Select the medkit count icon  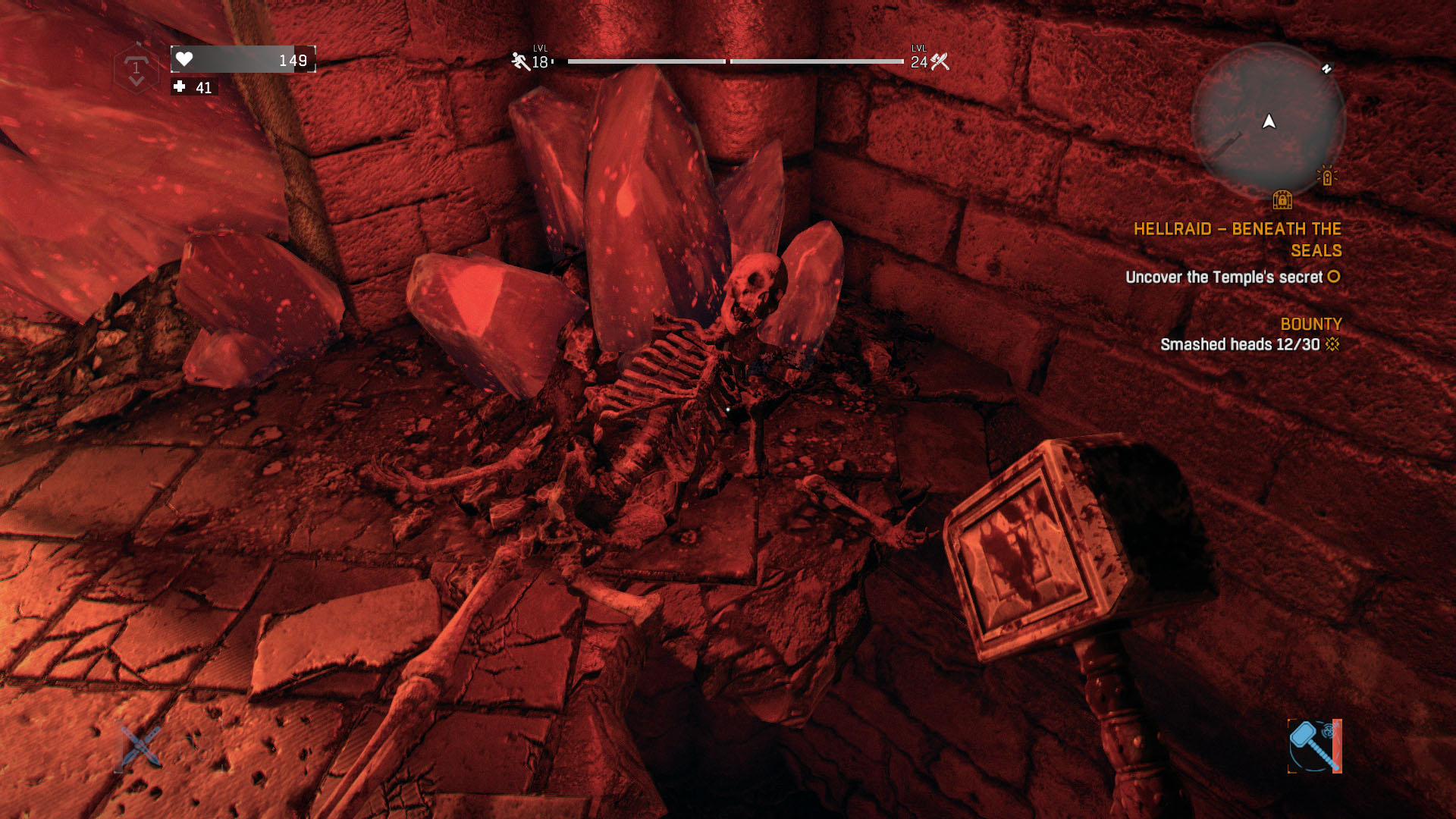click(x=180, y=87)
